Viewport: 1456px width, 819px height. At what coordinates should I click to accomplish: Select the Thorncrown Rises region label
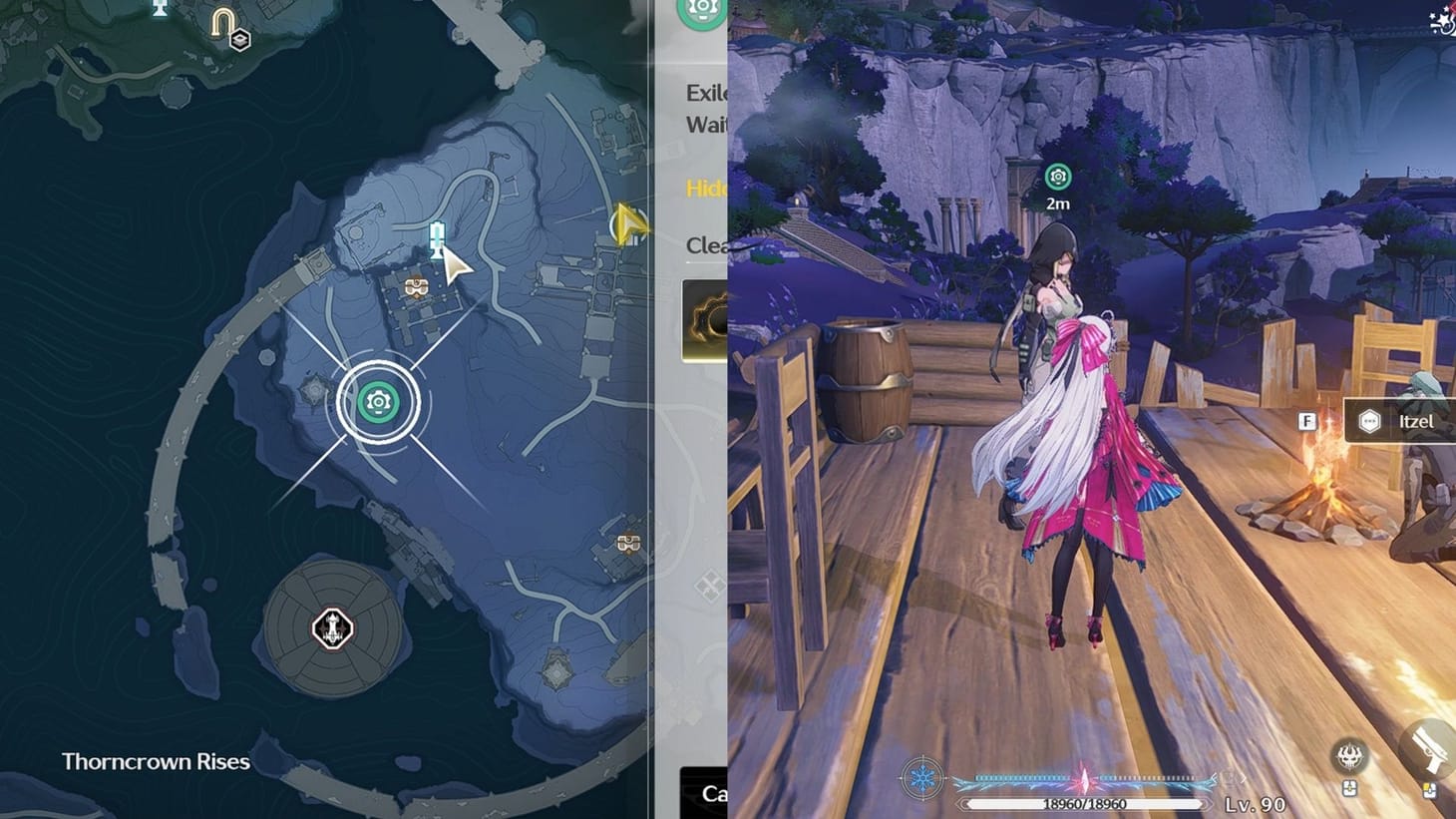click(157, 761)
